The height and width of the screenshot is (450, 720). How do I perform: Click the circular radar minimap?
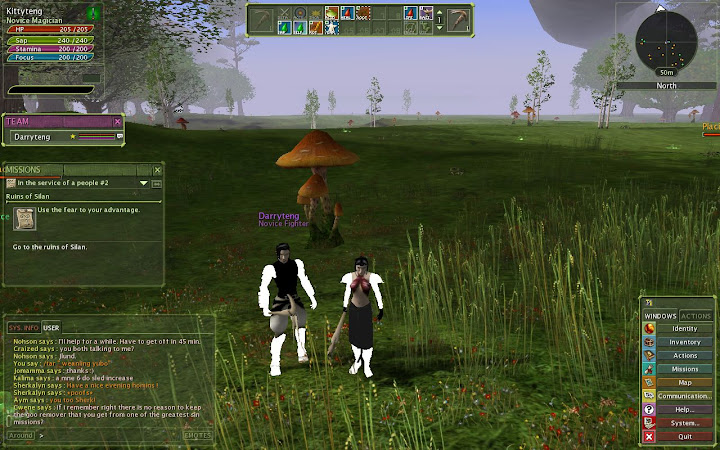(x=667, y=42)
